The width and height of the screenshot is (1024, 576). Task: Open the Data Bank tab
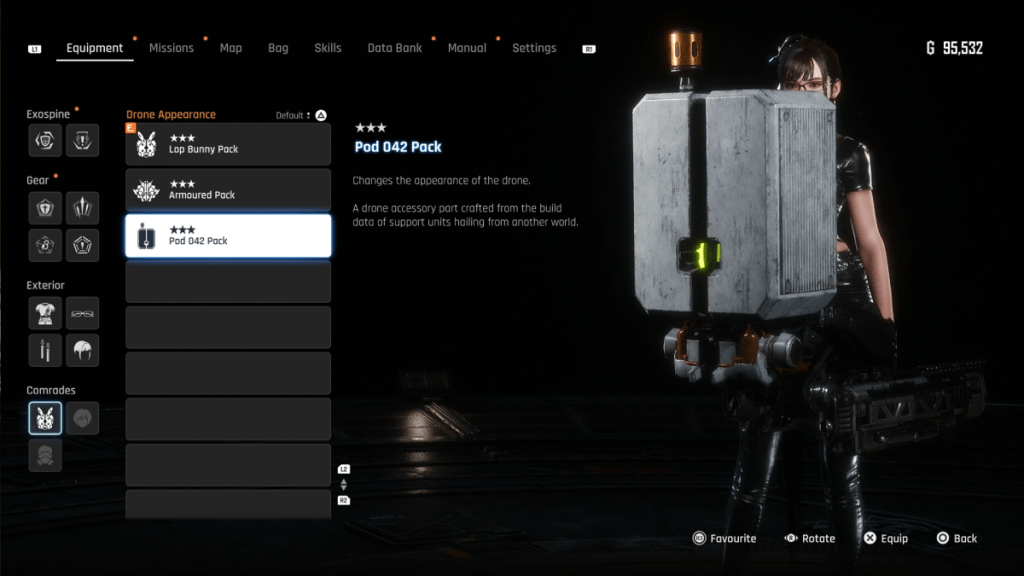394,48
